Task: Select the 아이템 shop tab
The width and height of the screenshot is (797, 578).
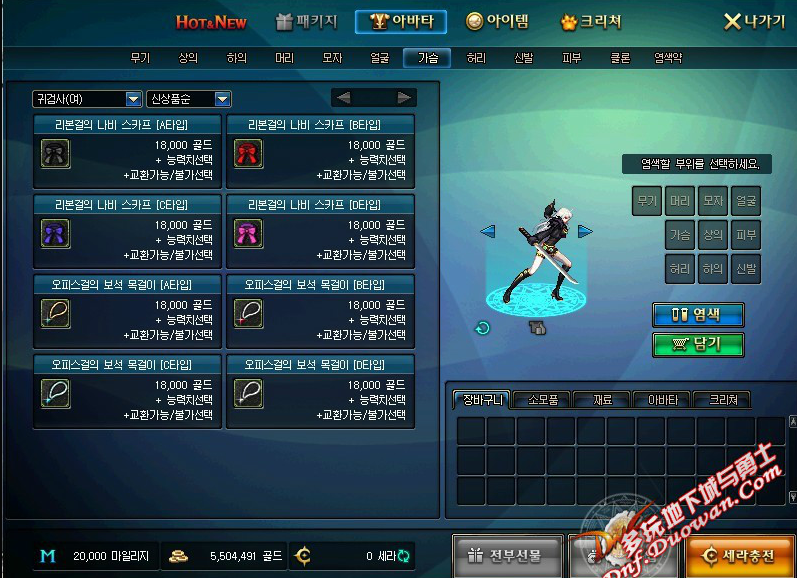Action: coord(497,21)
